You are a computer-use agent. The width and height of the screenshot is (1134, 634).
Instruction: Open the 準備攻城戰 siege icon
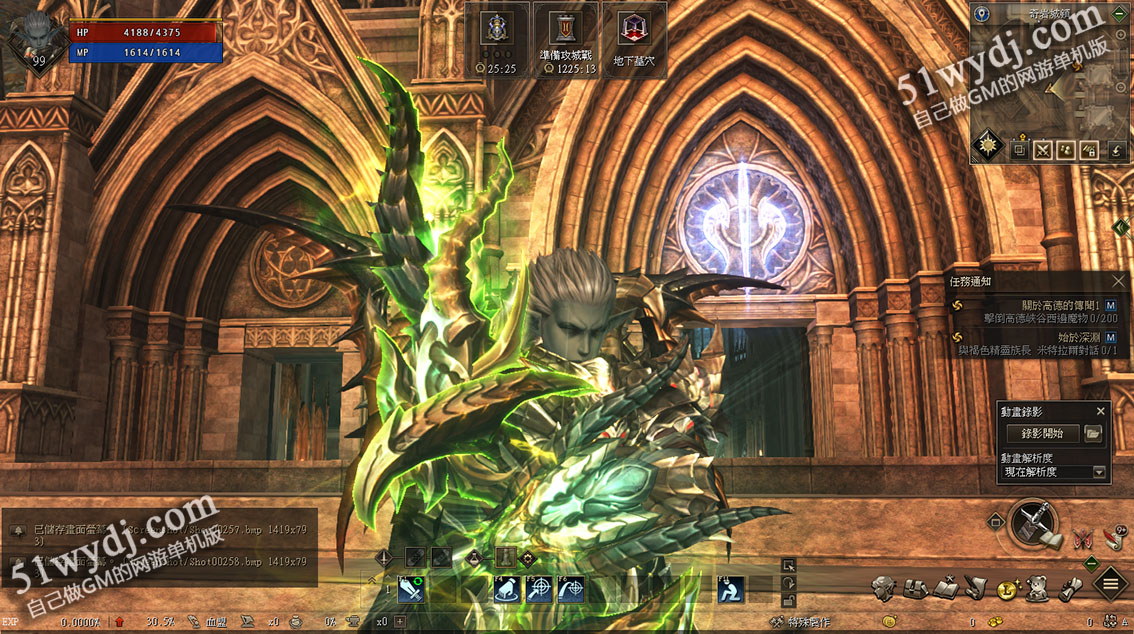[565, 40]
